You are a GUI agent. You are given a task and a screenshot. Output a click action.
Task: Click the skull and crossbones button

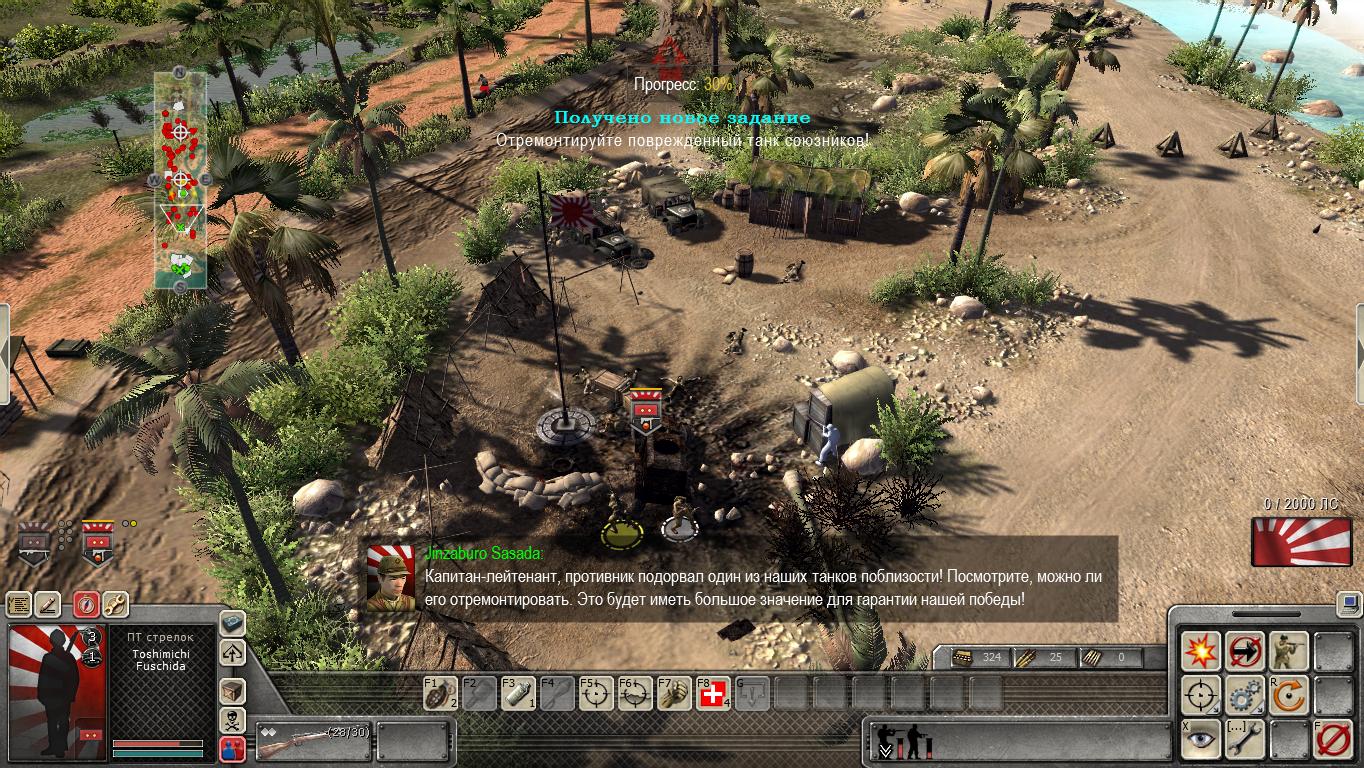pyautogui.click(x=232, y=720)
